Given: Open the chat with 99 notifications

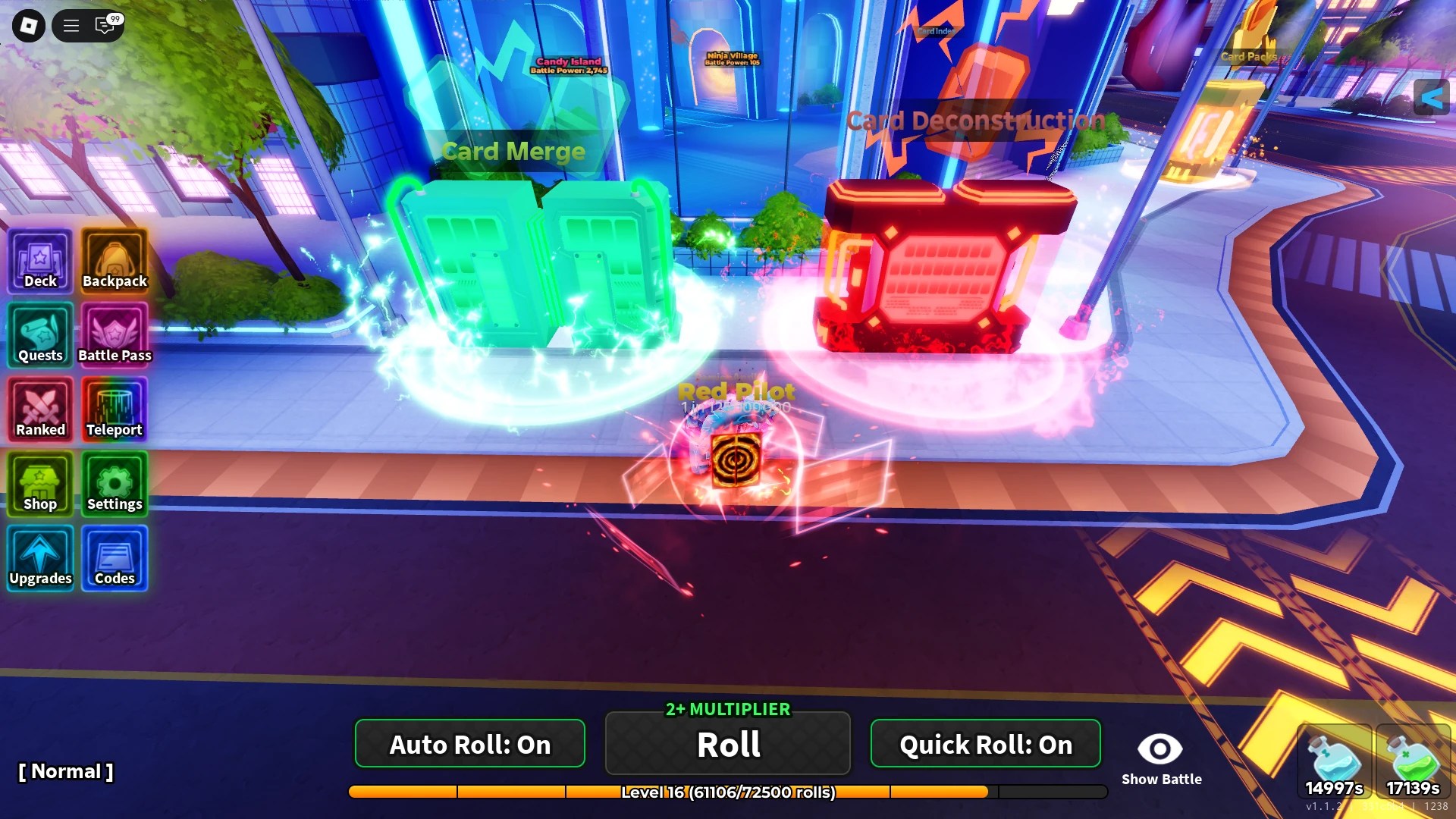Looking at the screenshot, I should point(105,25).
